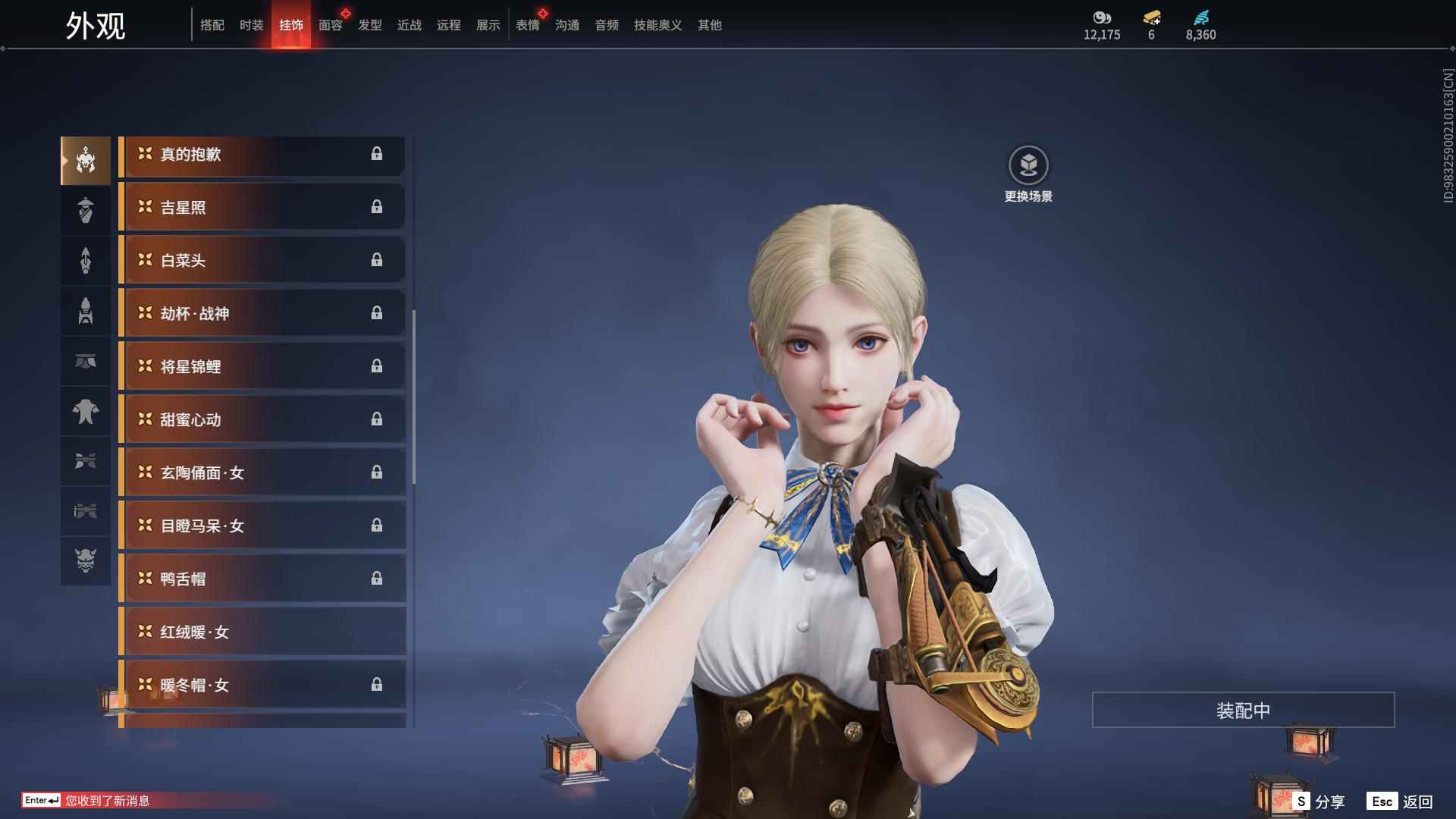Select the 真的抱歉 accessory row
The image size is (1456, 819).
(262, 155)
